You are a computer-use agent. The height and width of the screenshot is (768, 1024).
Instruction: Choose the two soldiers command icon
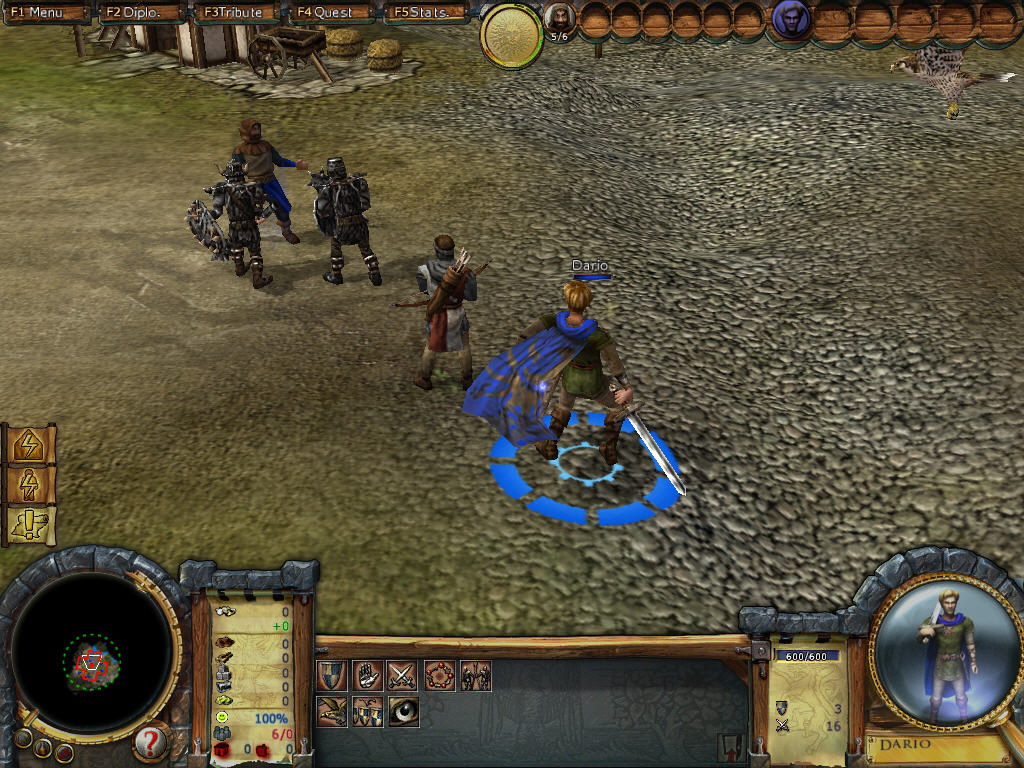tap(475, 676)
